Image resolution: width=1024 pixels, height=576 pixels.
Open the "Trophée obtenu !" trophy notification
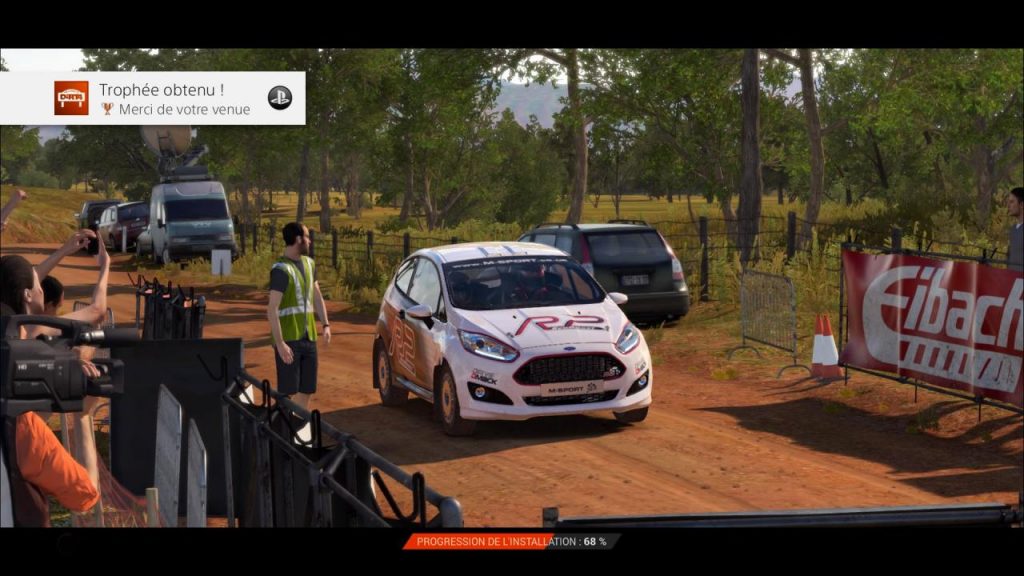pos(160,98)
